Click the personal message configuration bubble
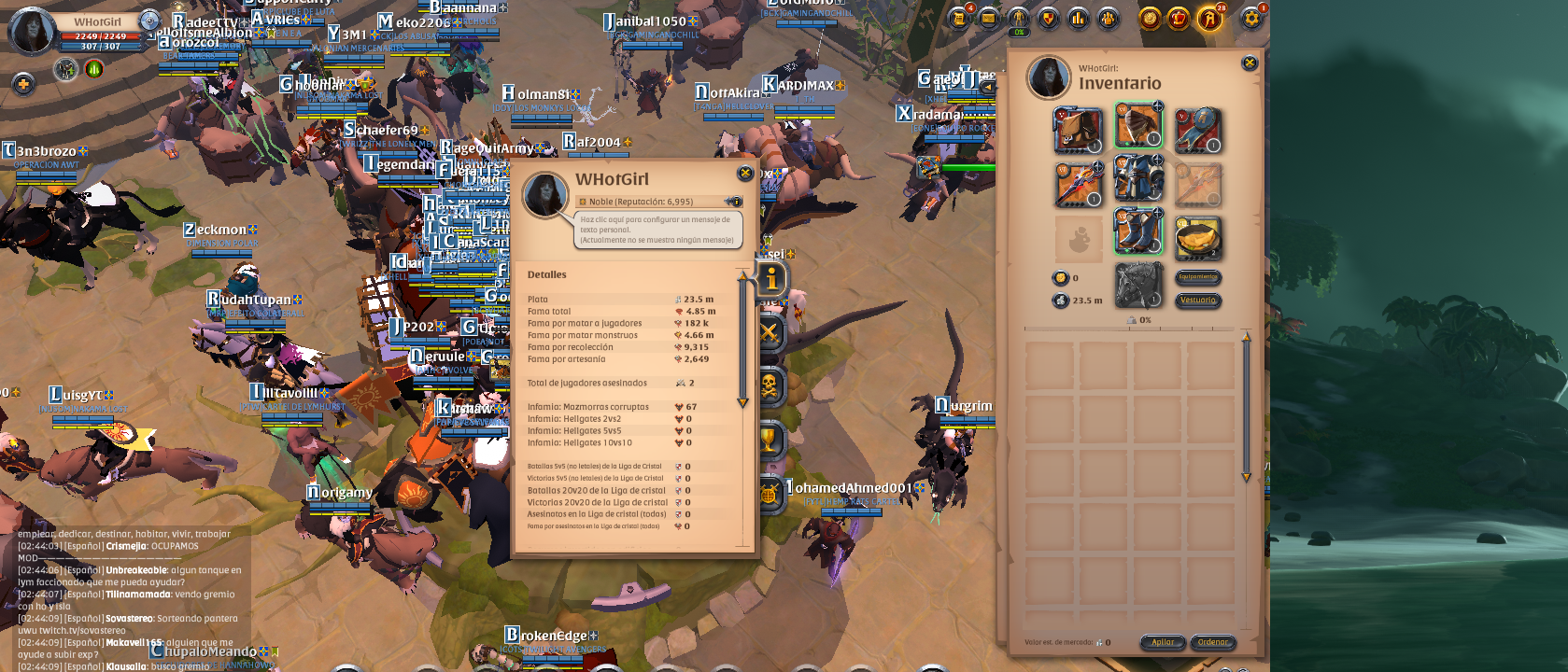 tap(654, 229)
